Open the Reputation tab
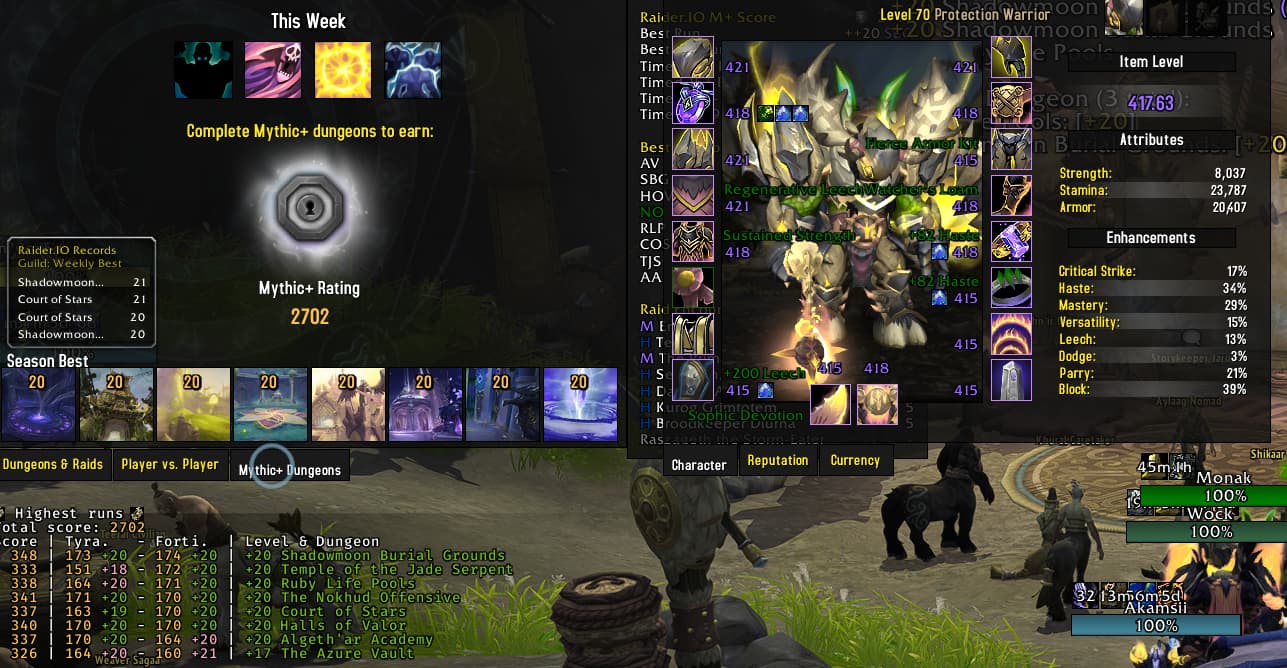Viewport: 1287px width, 668px height. [777, 461]
